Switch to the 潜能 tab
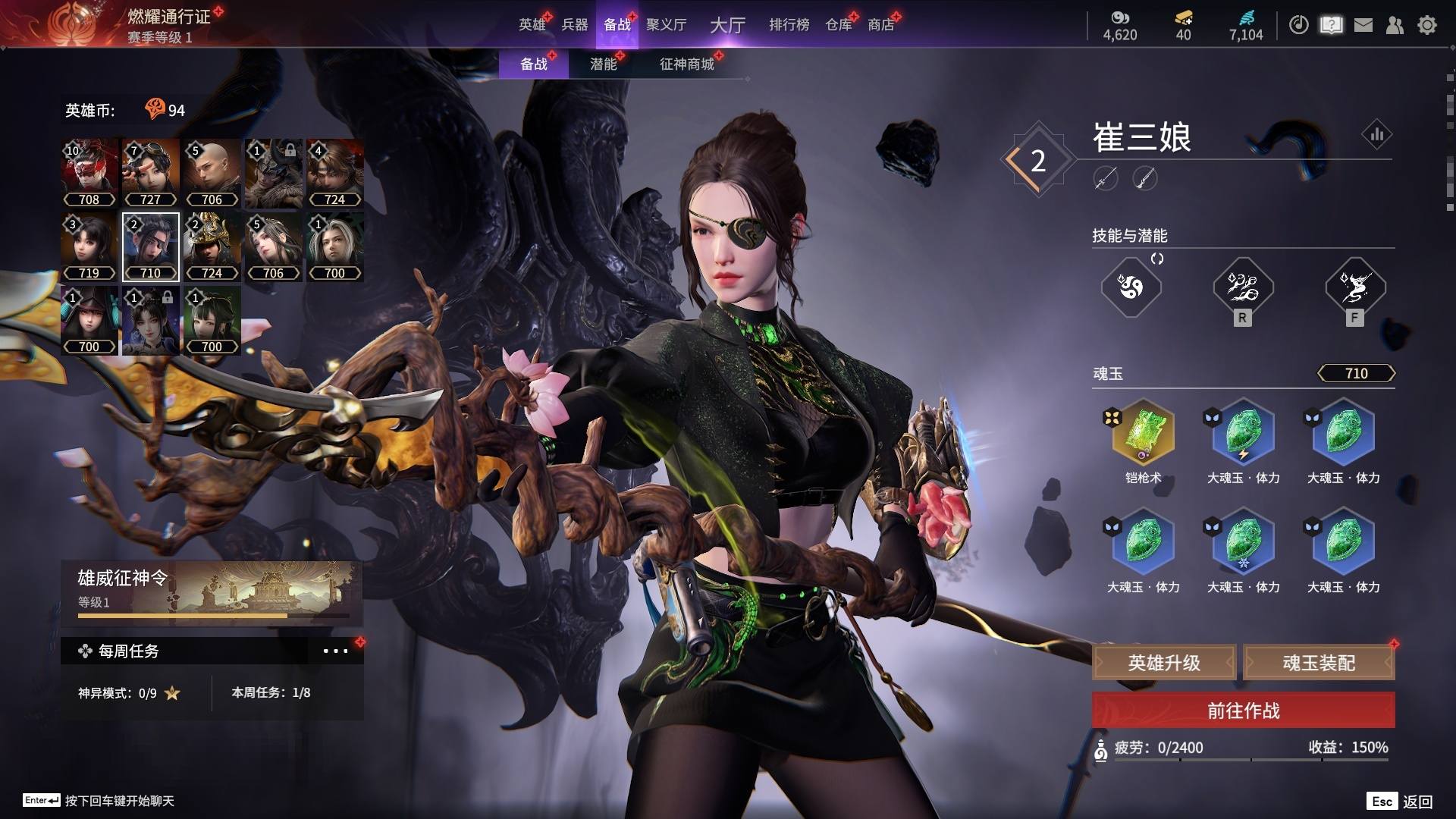Image resolution: width=1456 pixels, height=819 pixels. [604, 64]
